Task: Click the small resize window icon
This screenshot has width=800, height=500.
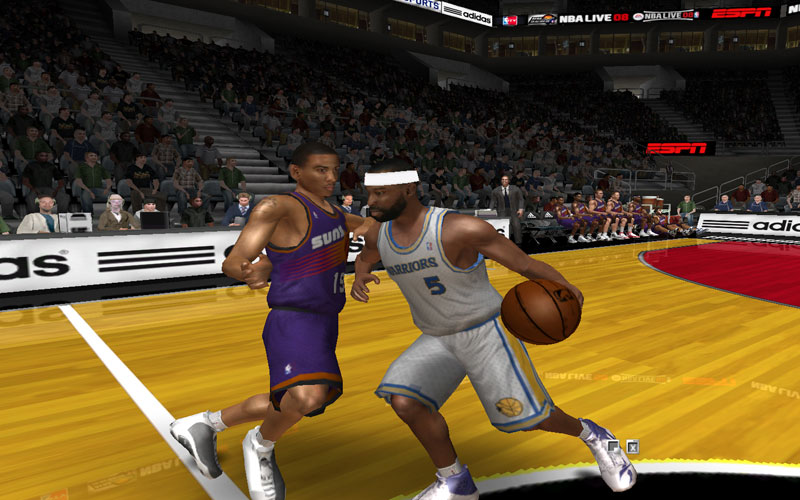Action: pos(613,447)
